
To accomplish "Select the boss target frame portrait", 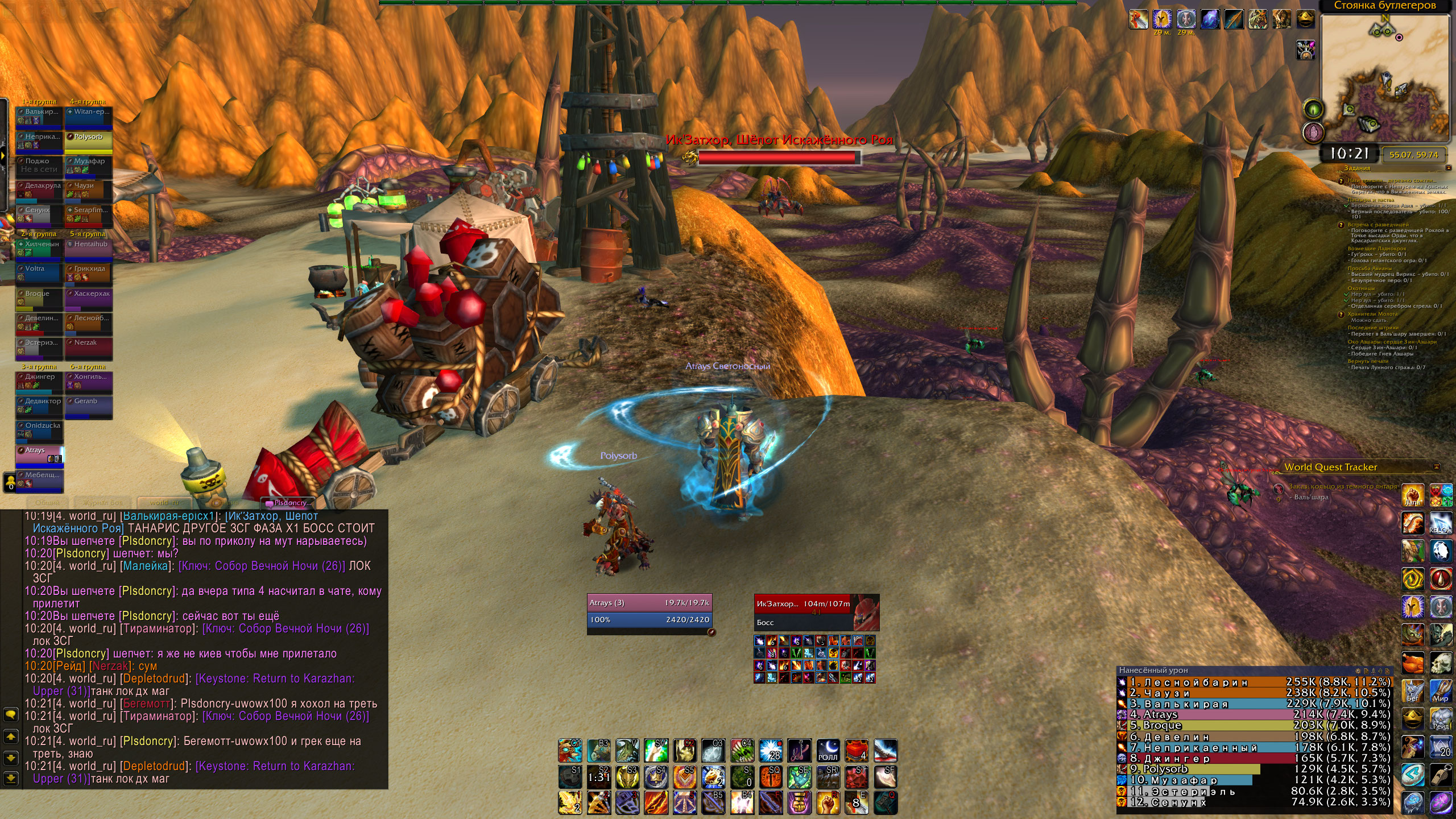I will [866, 611].
